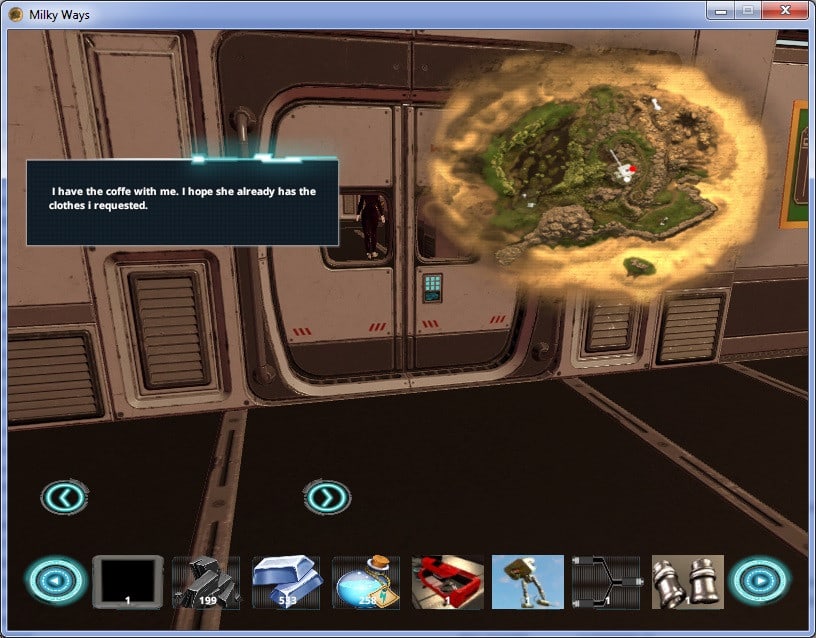Select the red machine item slot
This screenshot has width=816, height=638.
click(x=447, y=581)
